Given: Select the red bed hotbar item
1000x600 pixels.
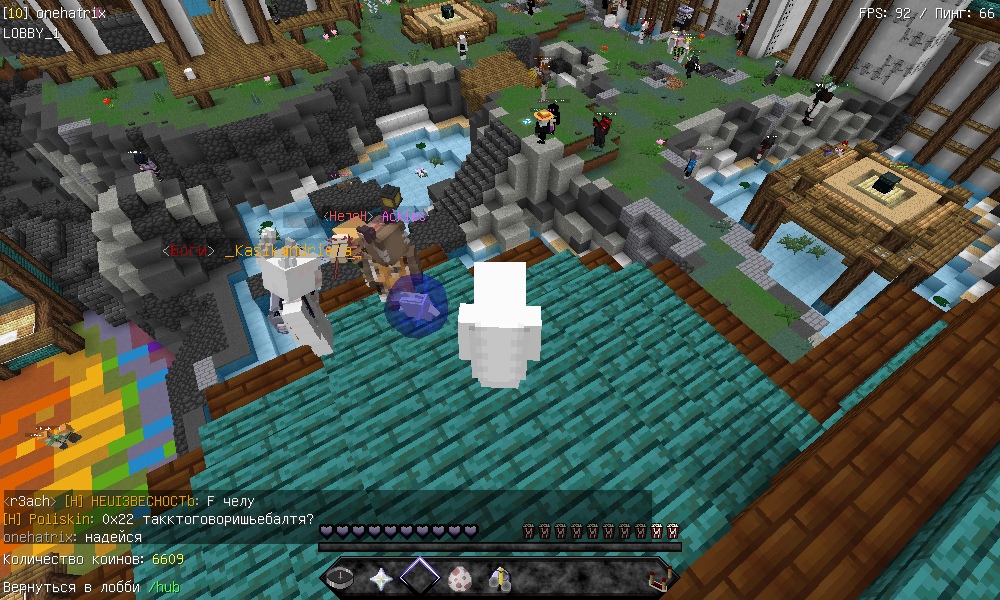Looking at the screenshot, I should [x=659, y=578].
